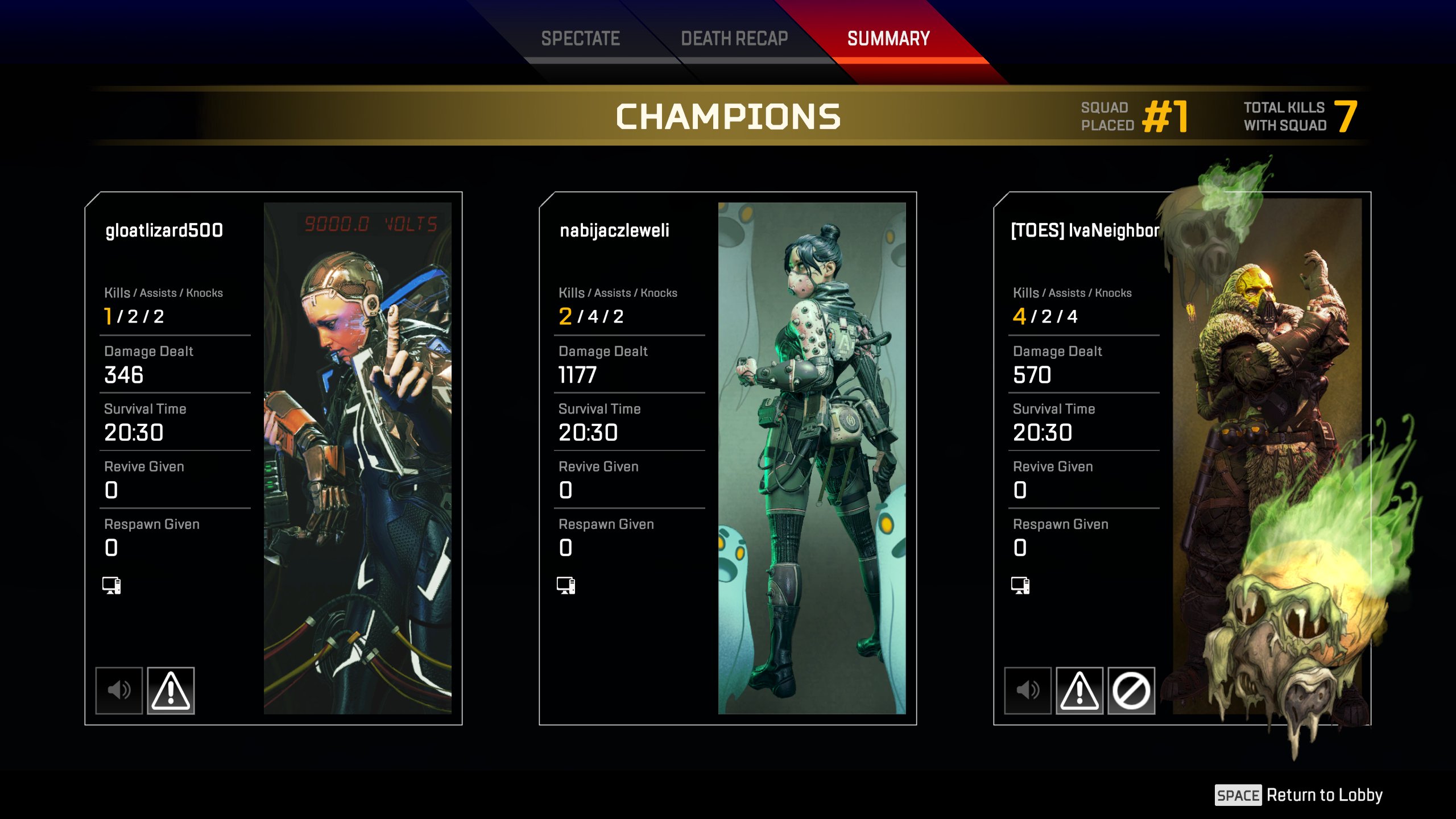
Task: Mute [TOES] IvaNeighbor's voice chat
Action: (1028, 690)
